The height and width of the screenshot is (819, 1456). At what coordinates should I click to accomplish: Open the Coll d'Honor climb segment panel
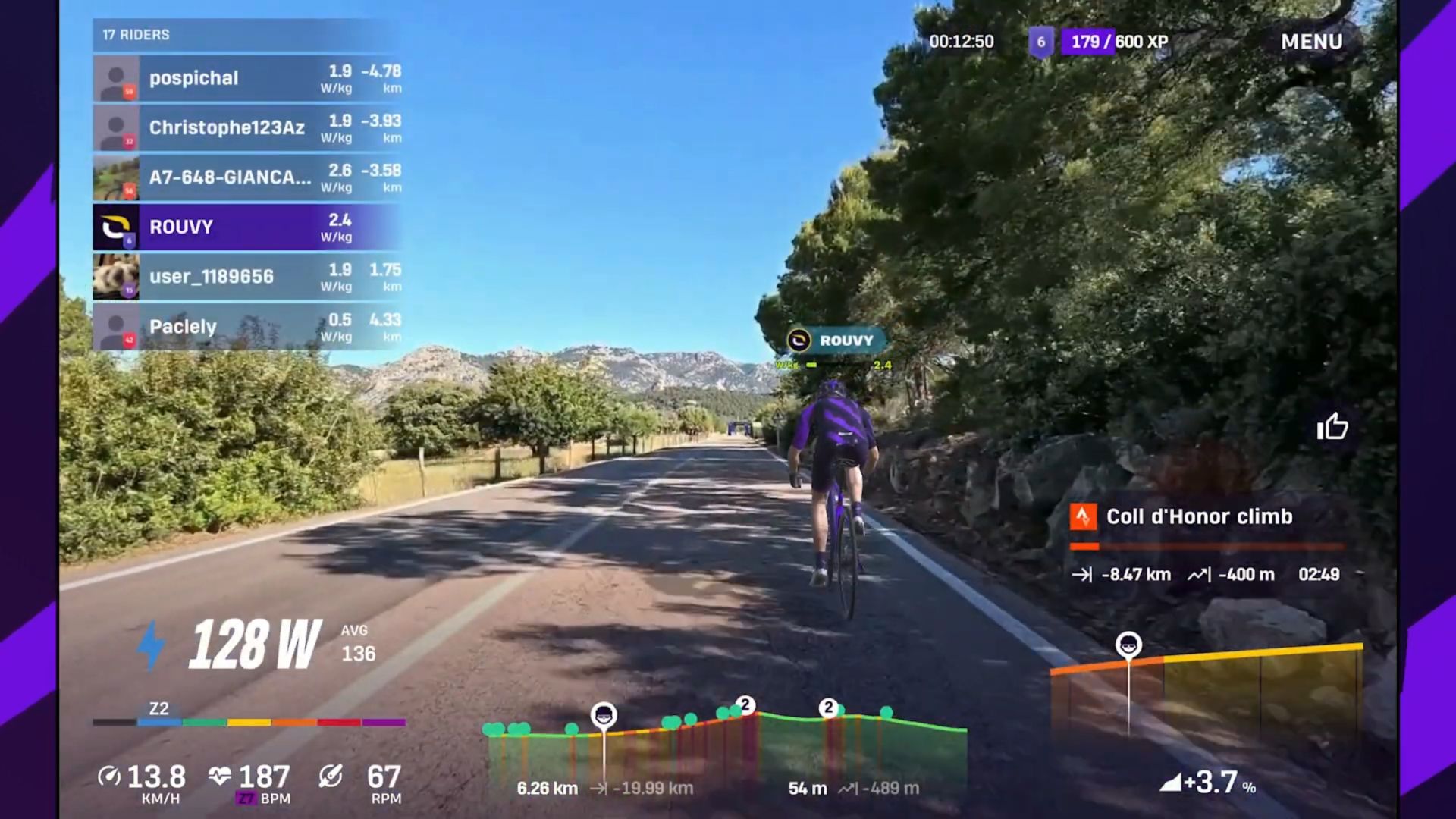(1206, 542)
